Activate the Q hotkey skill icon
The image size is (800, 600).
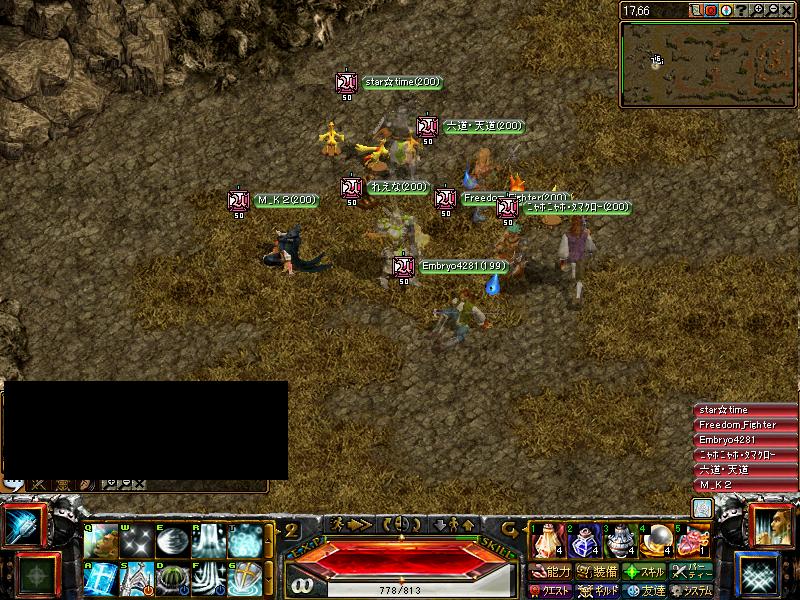[x=101, y=541]
